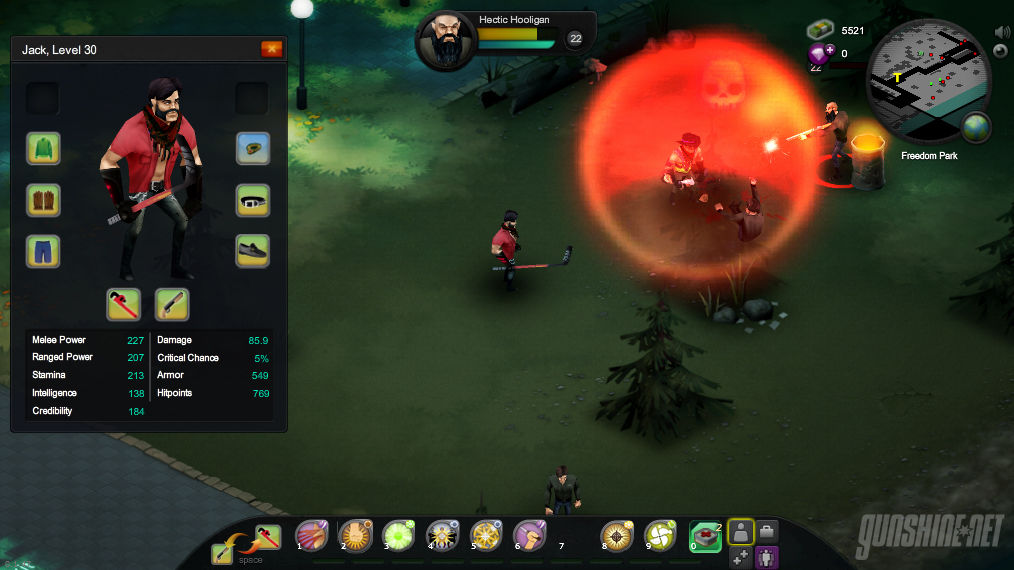Use the fist punch ability in slot 2
This screenshot has height=570, width=1014.
click(355, 536)
